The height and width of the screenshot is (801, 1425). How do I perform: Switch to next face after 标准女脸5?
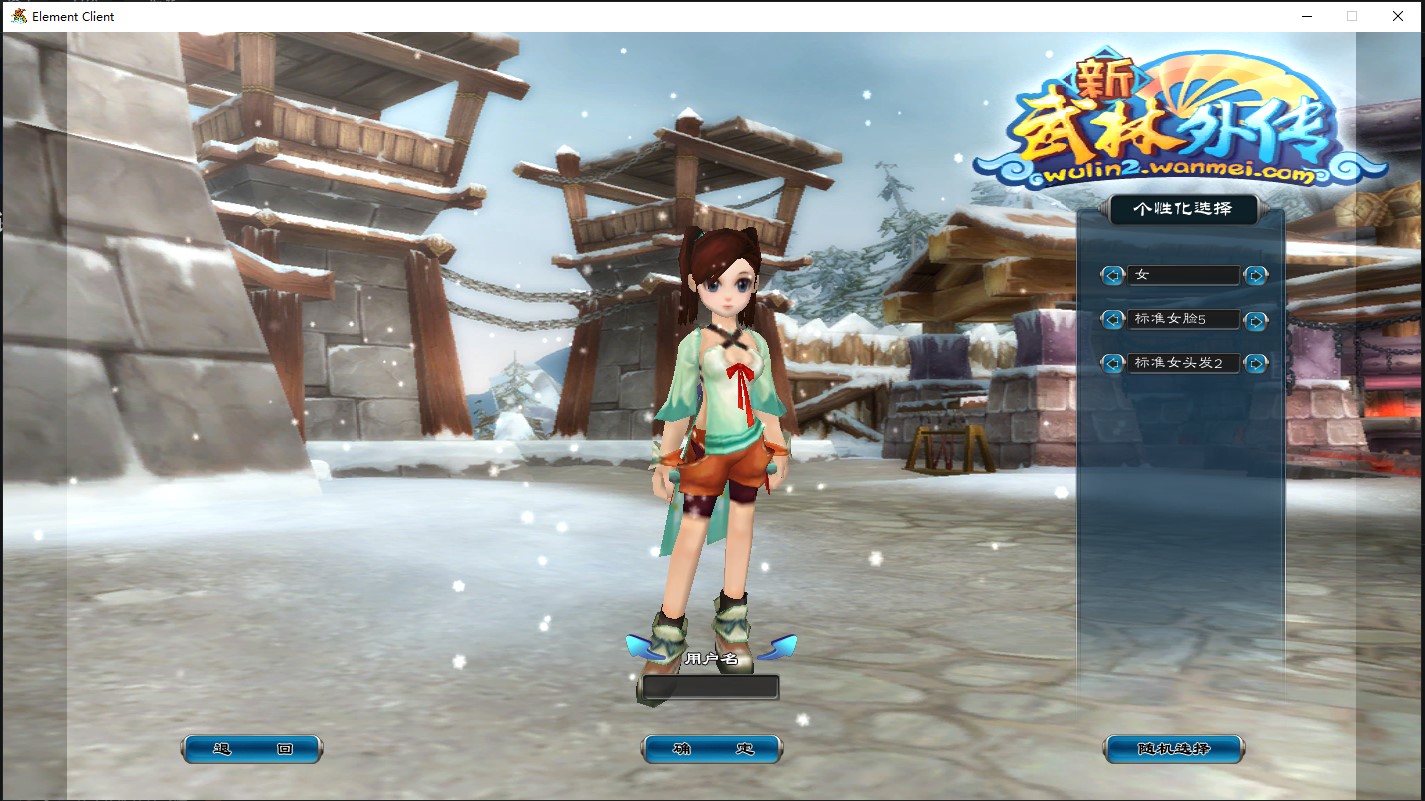1256,320
